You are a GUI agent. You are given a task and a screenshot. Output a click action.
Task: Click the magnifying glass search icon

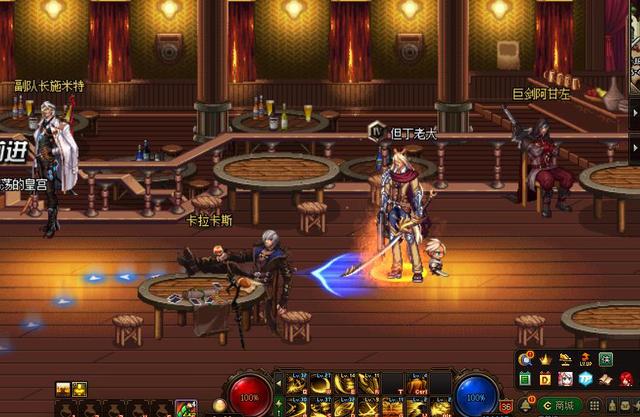click(x=526, y=359)
